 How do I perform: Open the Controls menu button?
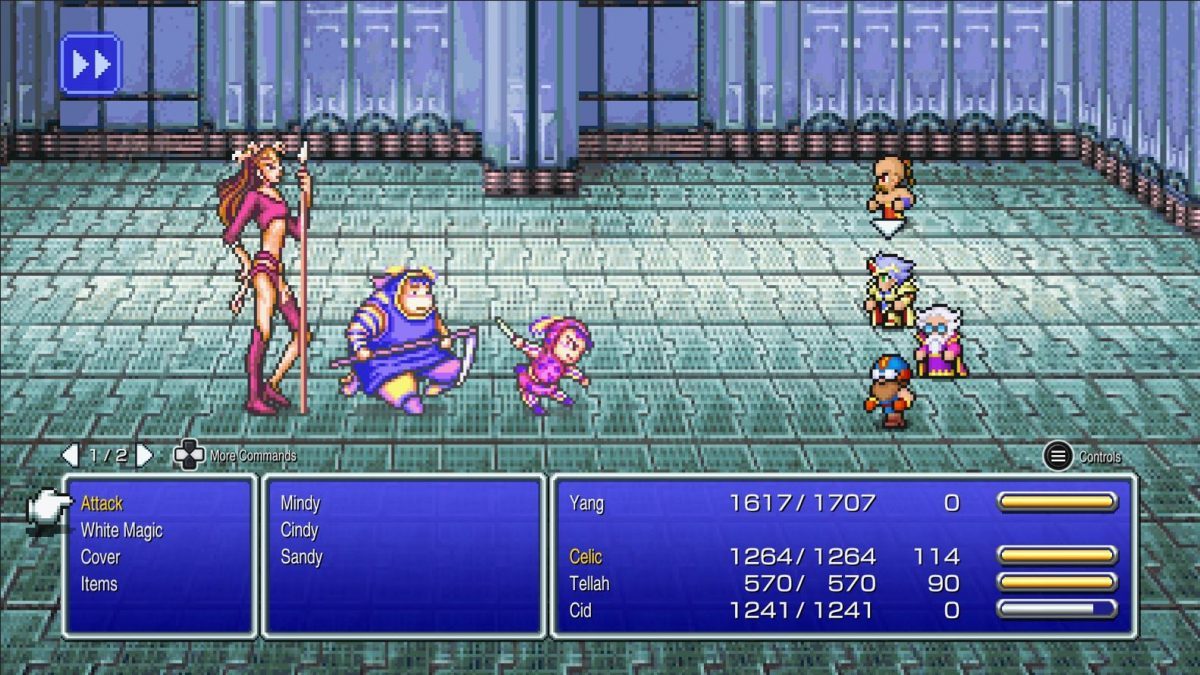click(1058, 457)
